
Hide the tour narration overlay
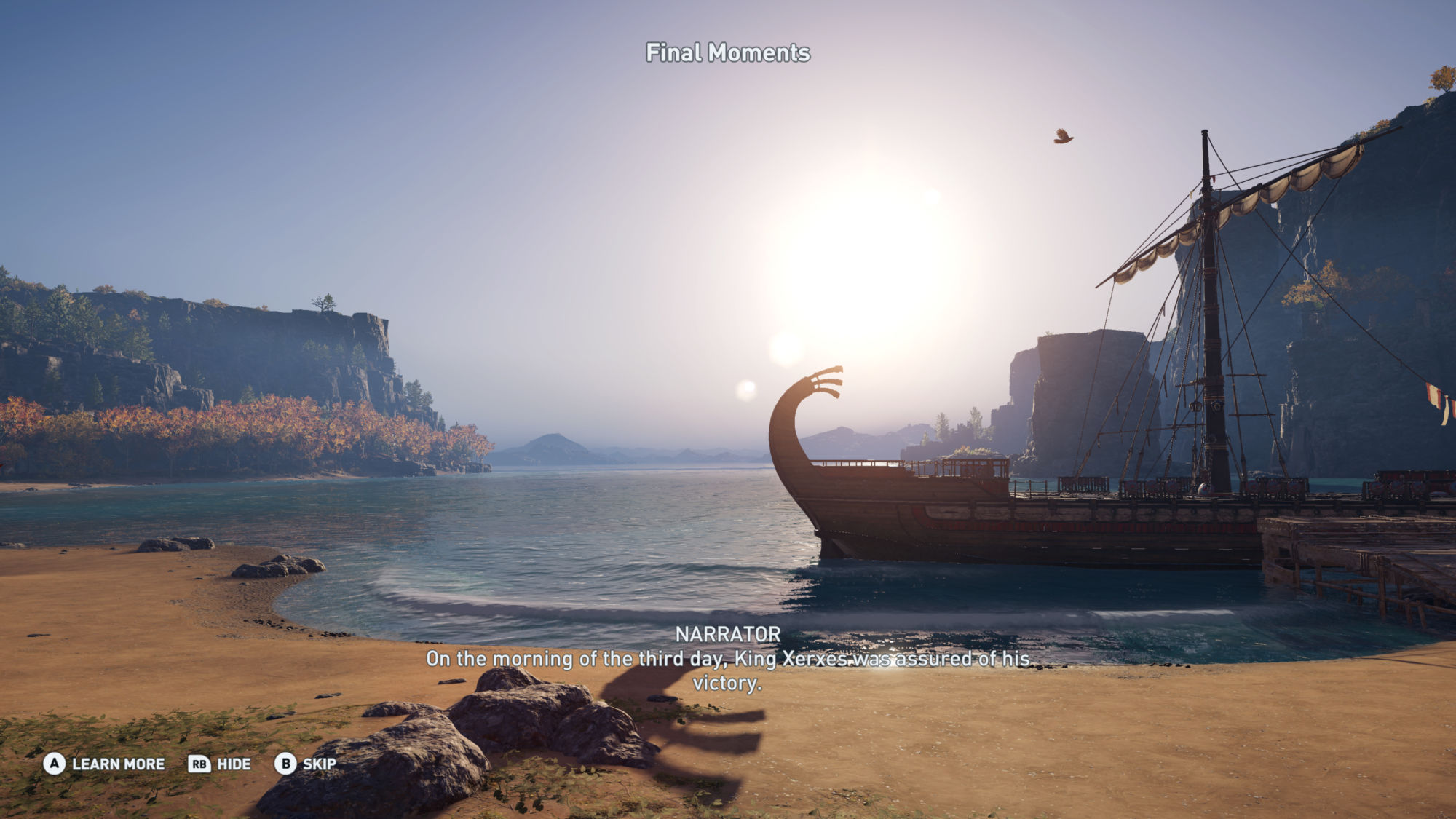(x=220, y=764)
